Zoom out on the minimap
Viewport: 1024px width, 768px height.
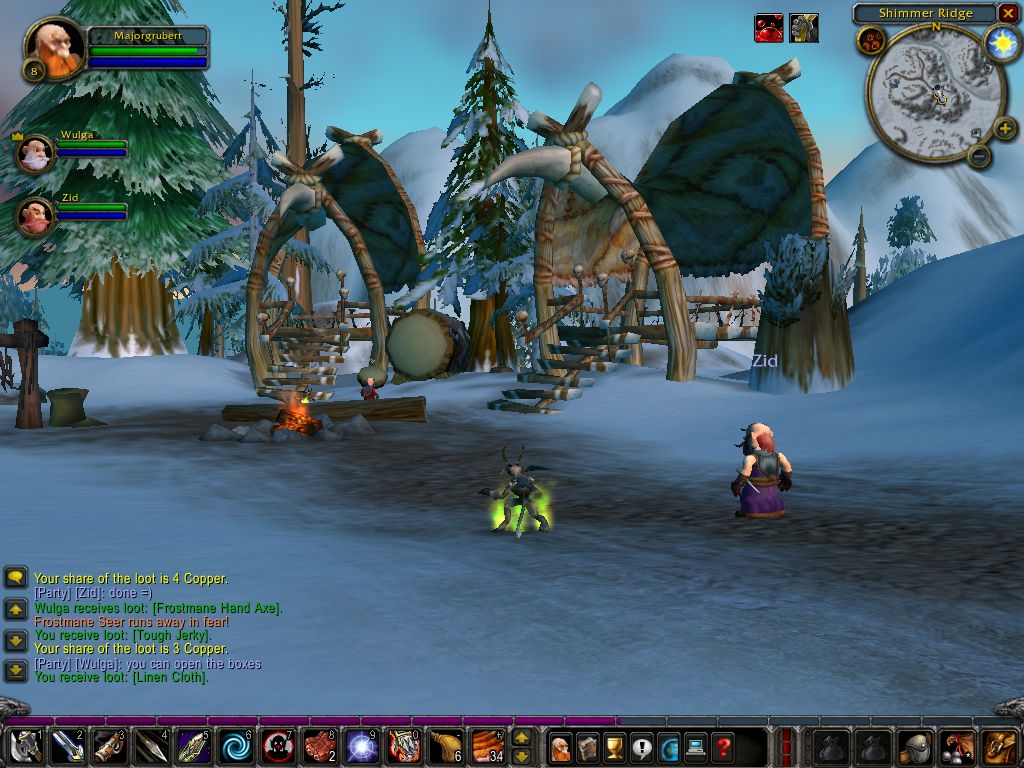[980, 156]
